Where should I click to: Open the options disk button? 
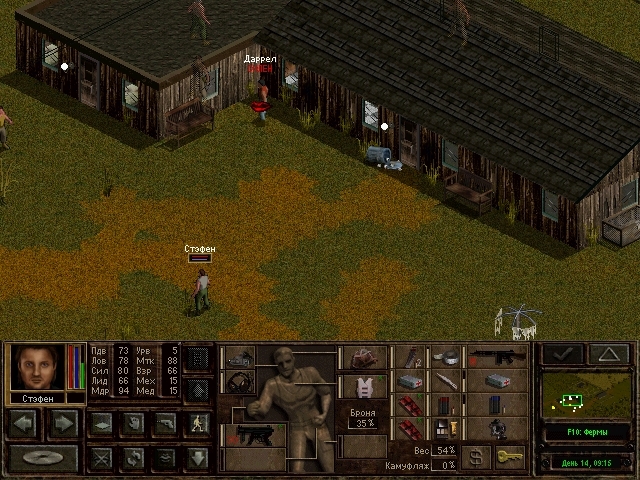[x=44, y=458]
